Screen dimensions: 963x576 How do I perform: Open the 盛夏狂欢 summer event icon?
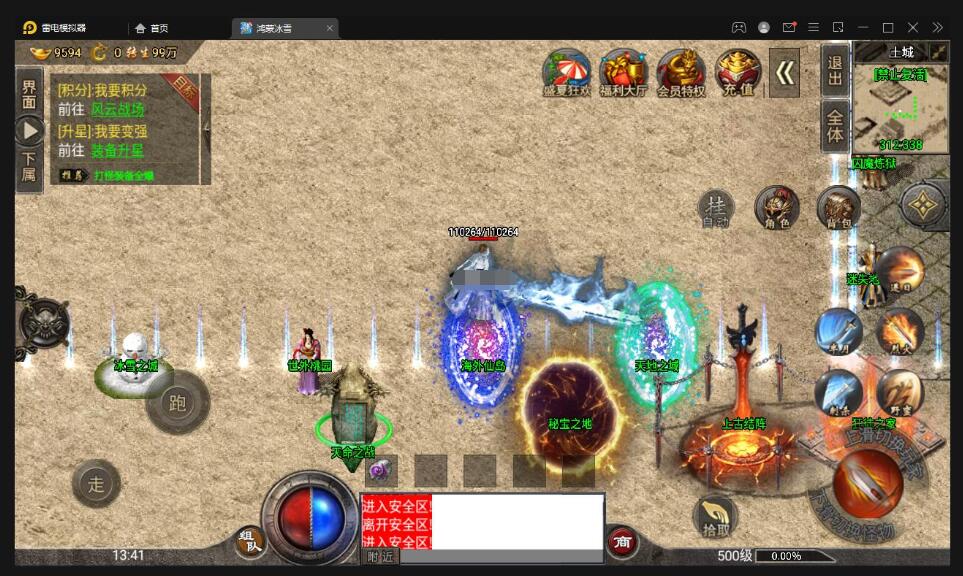(x=567, y=73)
